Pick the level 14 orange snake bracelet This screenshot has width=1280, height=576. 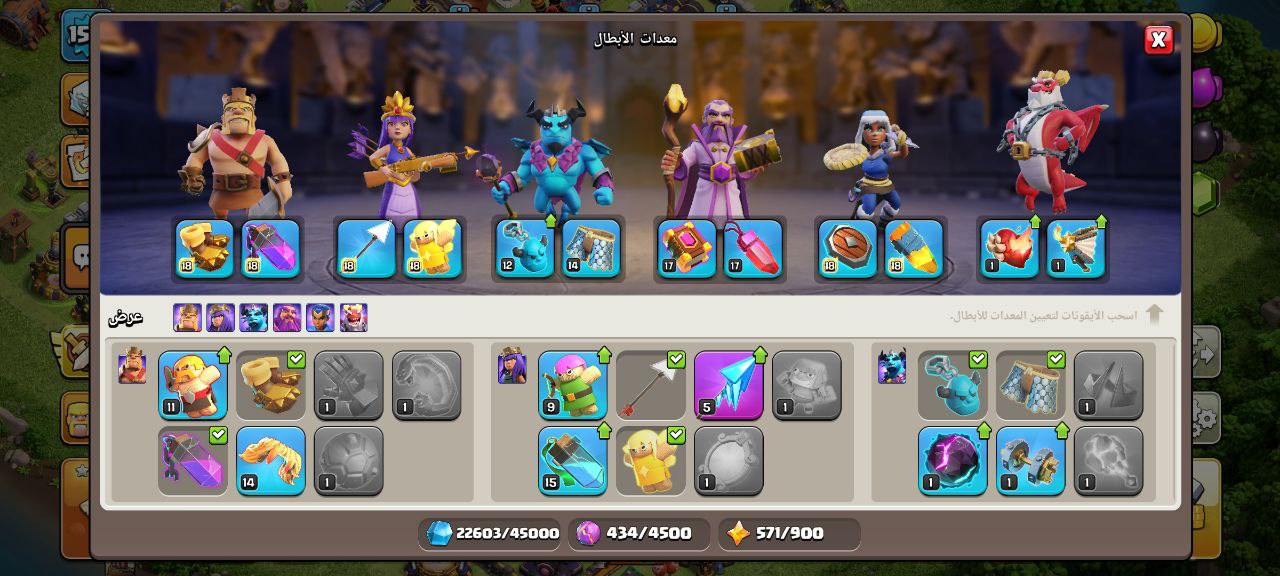point(270,461)
